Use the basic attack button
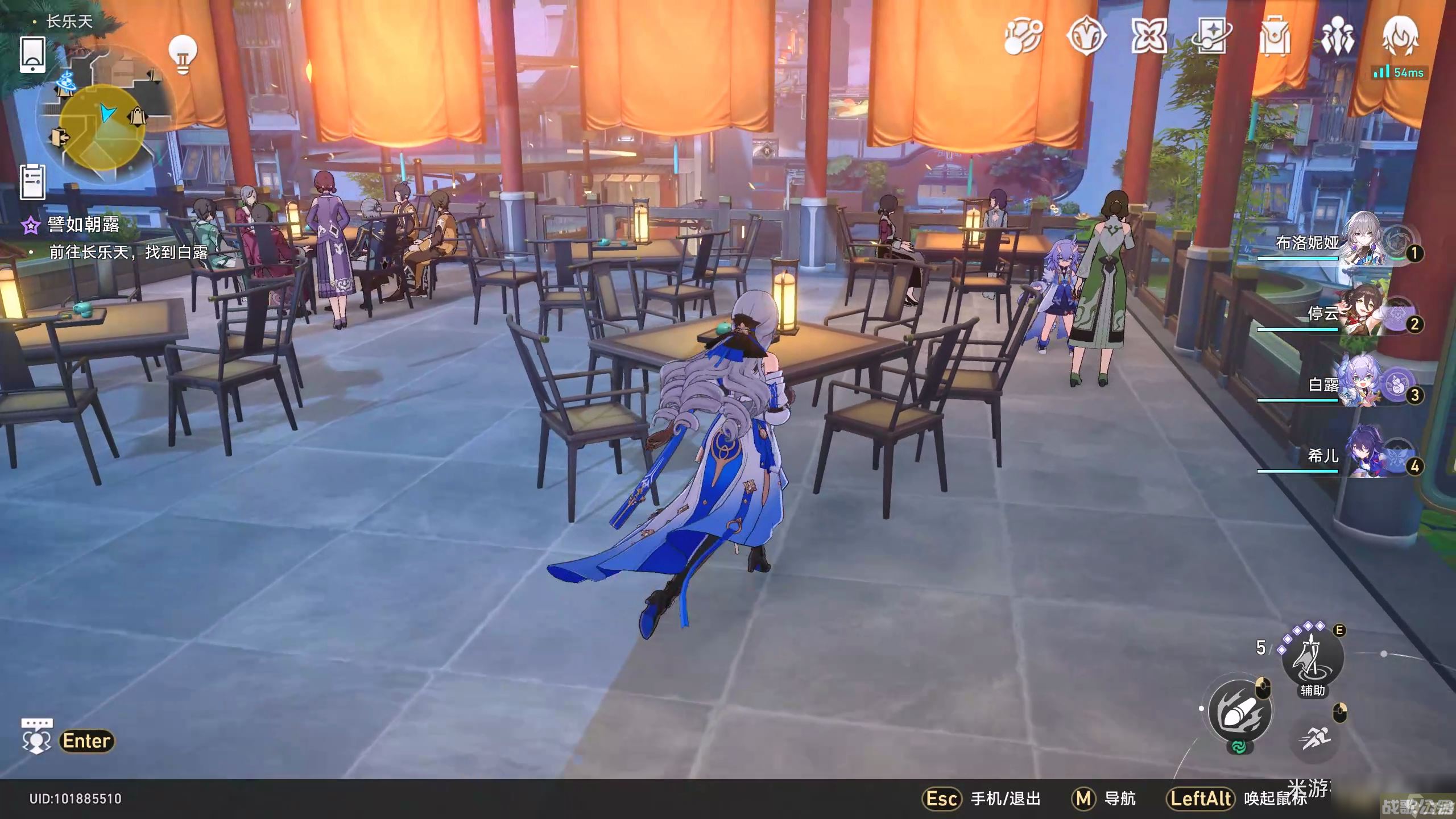Image resolution: width=1456 pixels, height=819 pixels. point(1239,712)
